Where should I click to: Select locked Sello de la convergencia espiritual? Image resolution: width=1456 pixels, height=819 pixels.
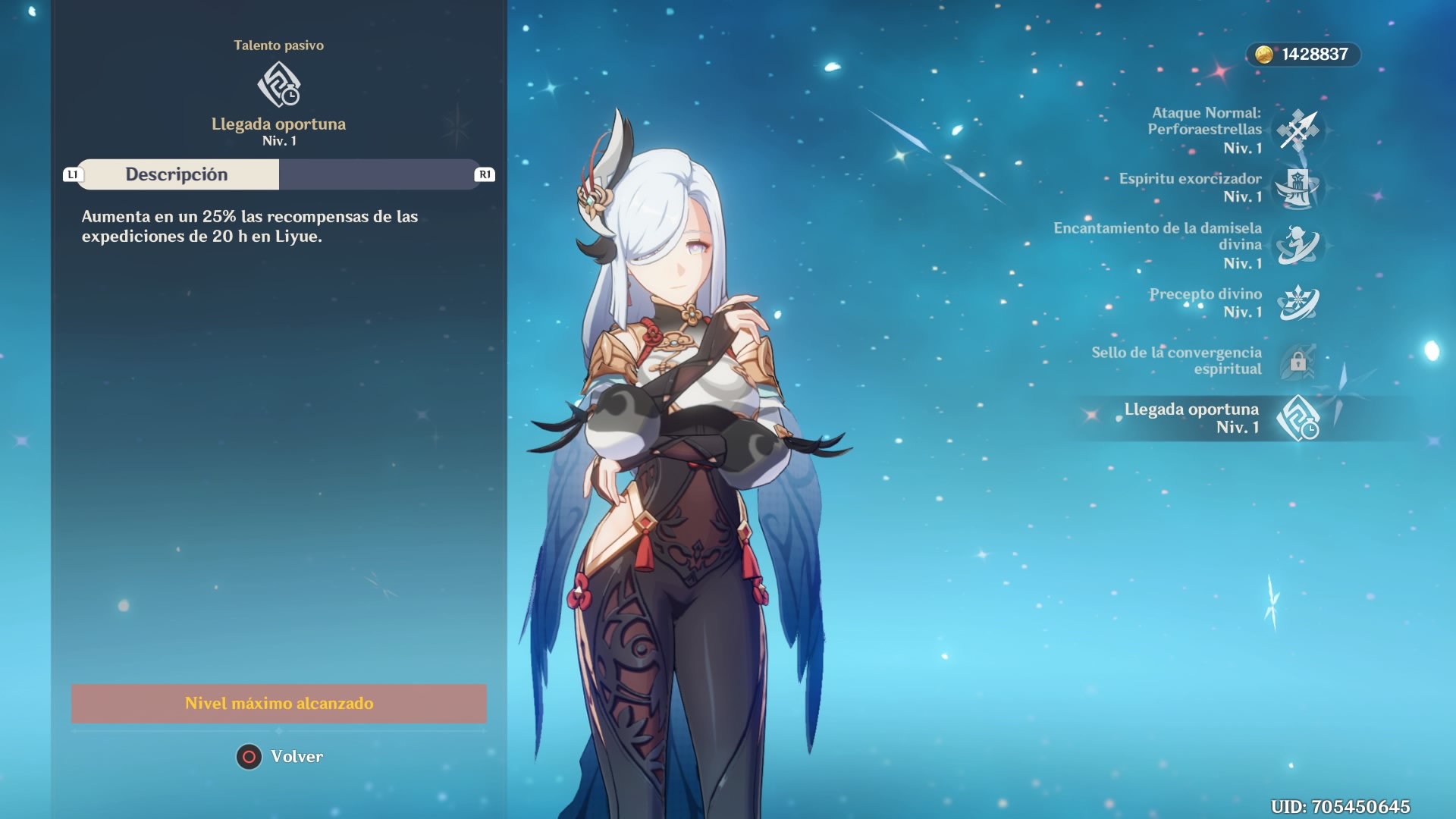click(x=1298, y=361)
